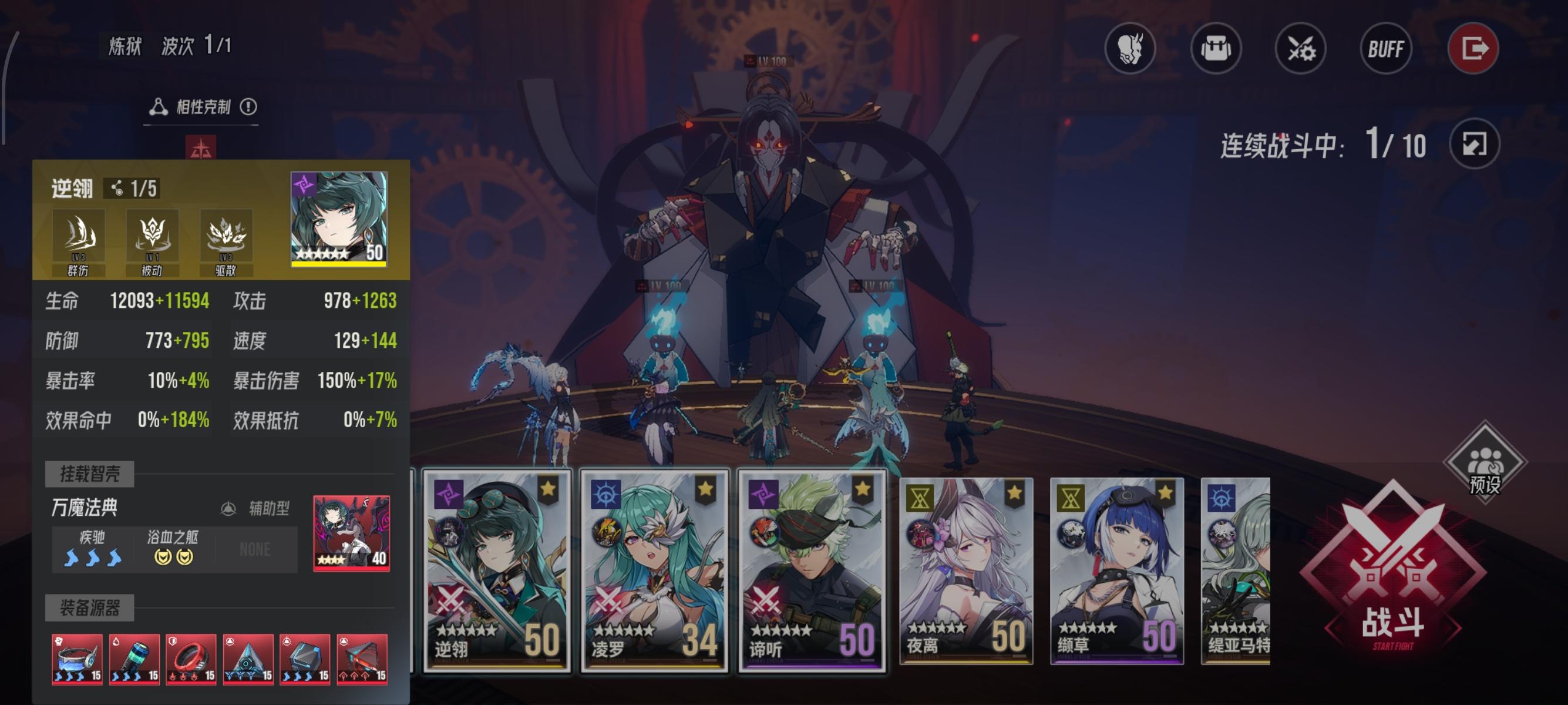
Task: Open the monster info icon near top right
Action: (1130, 50)
